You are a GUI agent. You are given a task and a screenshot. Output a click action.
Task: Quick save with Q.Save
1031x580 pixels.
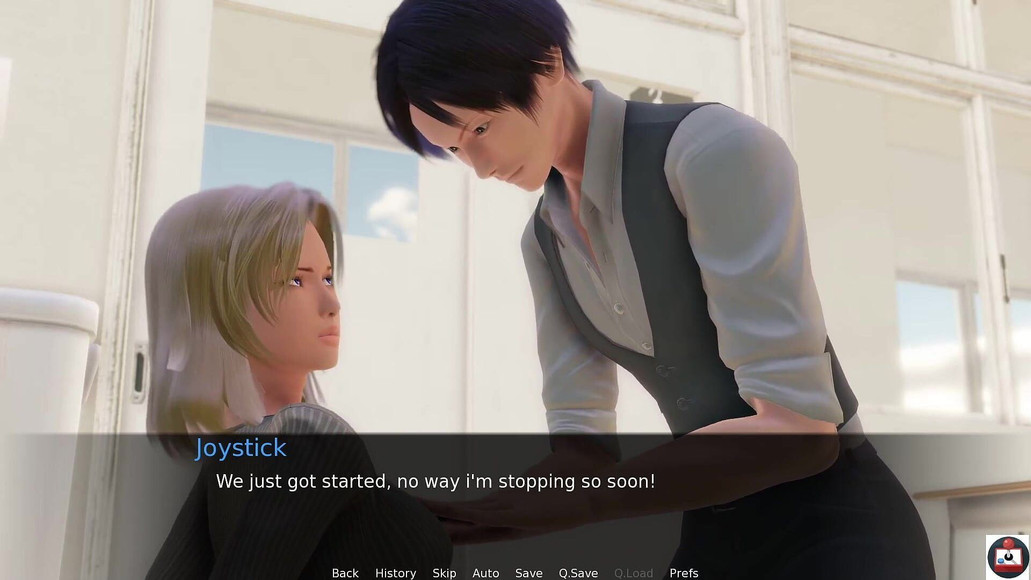pos(578,573)
